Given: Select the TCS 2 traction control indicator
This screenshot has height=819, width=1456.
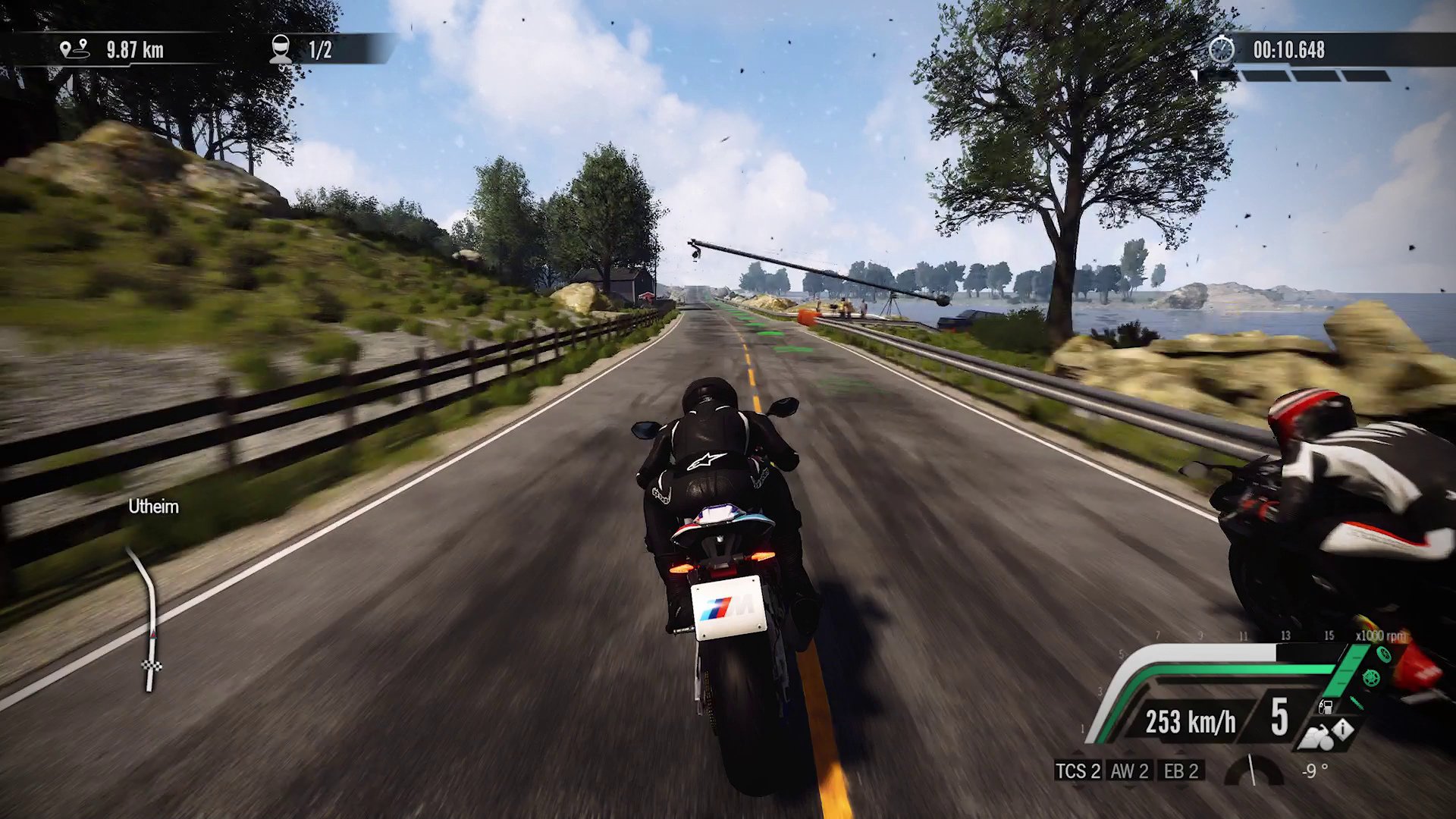Looking at the screenshot, I should (x=1078, y=771).
